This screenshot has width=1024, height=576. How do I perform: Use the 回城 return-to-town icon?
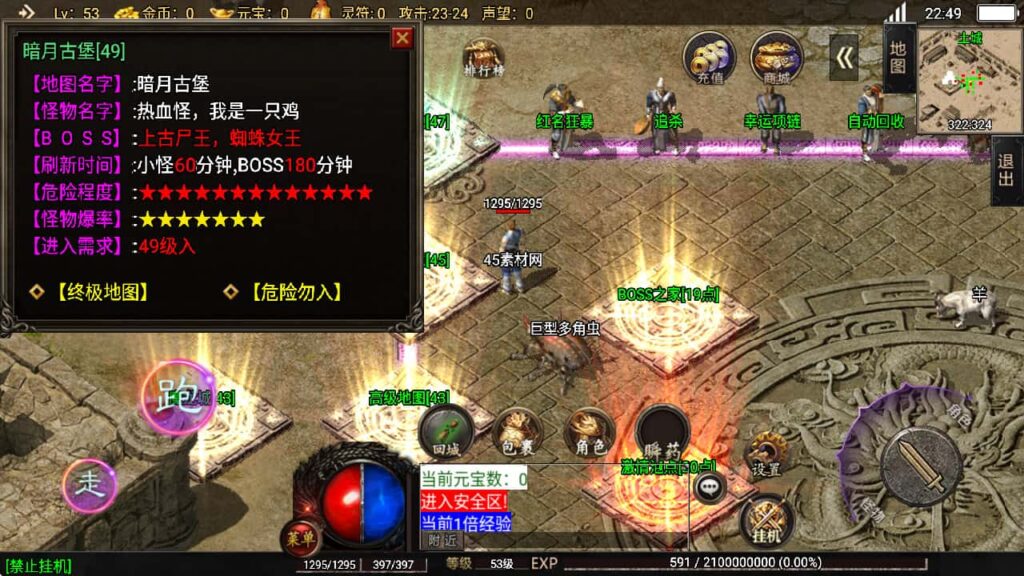443,430
